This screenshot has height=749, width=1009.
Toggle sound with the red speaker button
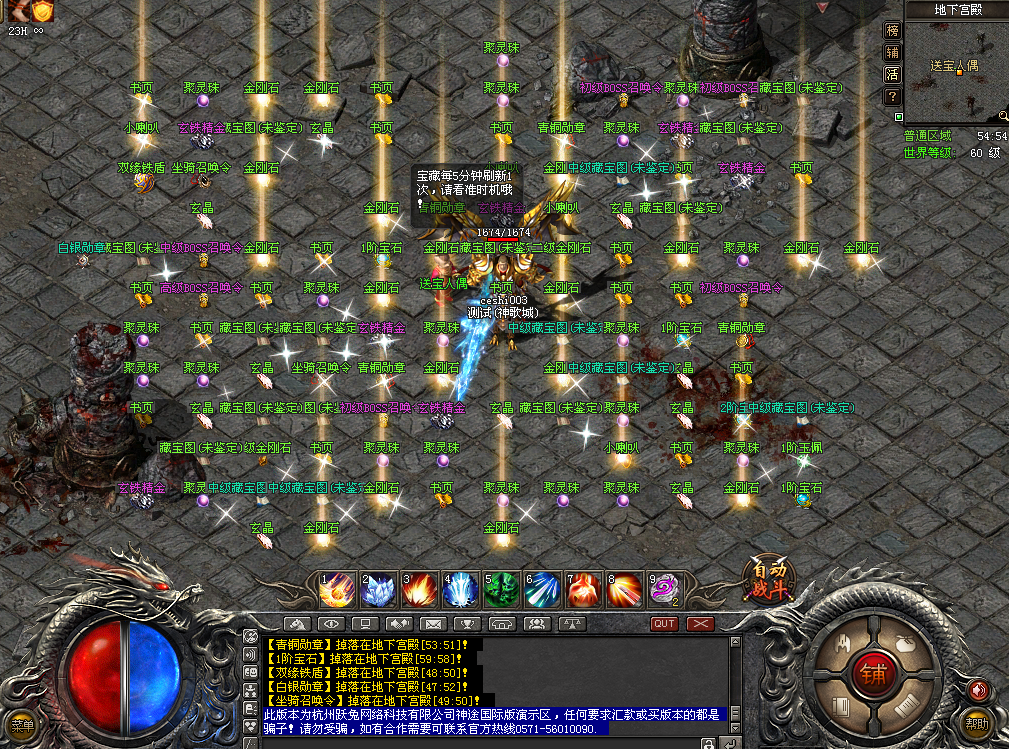[x=977, y=690]
